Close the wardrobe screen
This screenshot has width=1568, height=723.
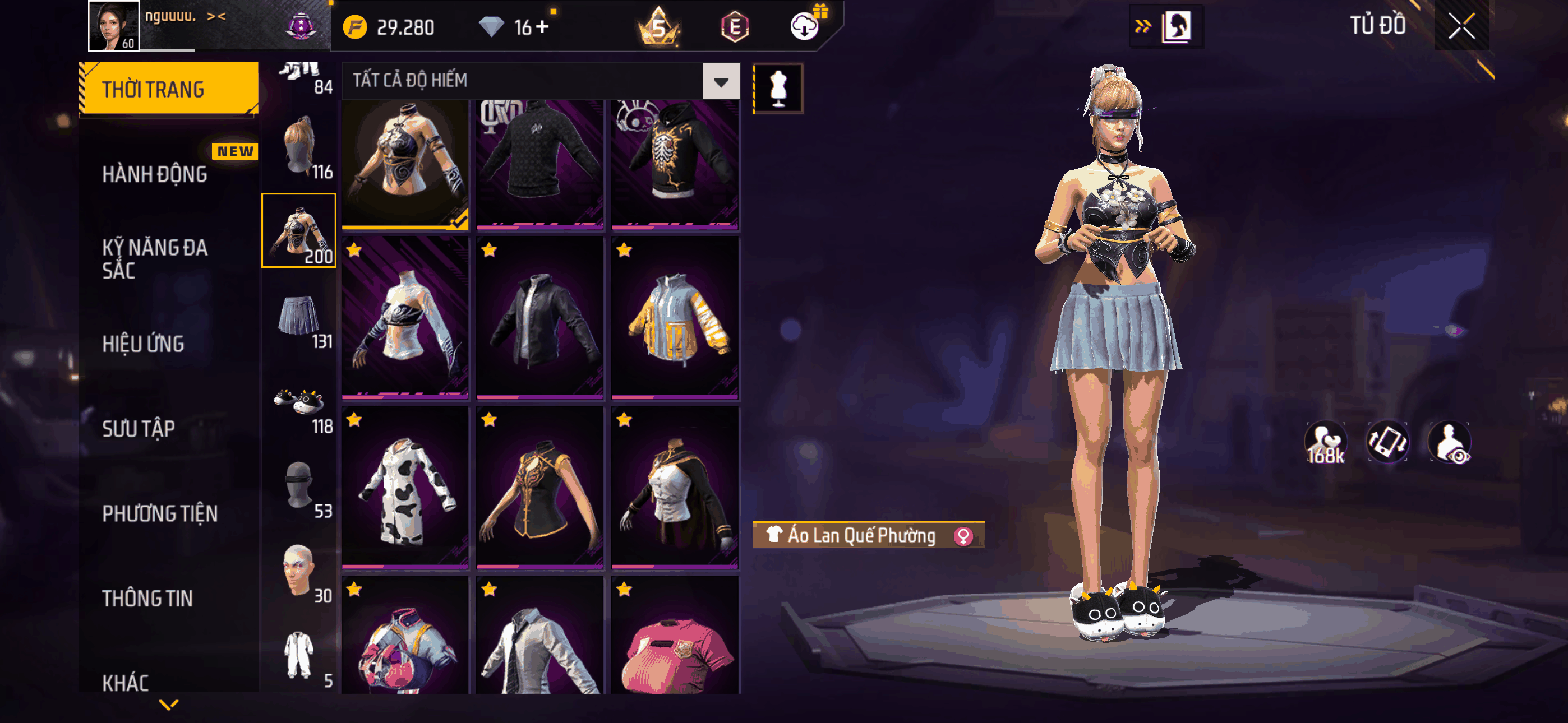(x=1461, y=26)
